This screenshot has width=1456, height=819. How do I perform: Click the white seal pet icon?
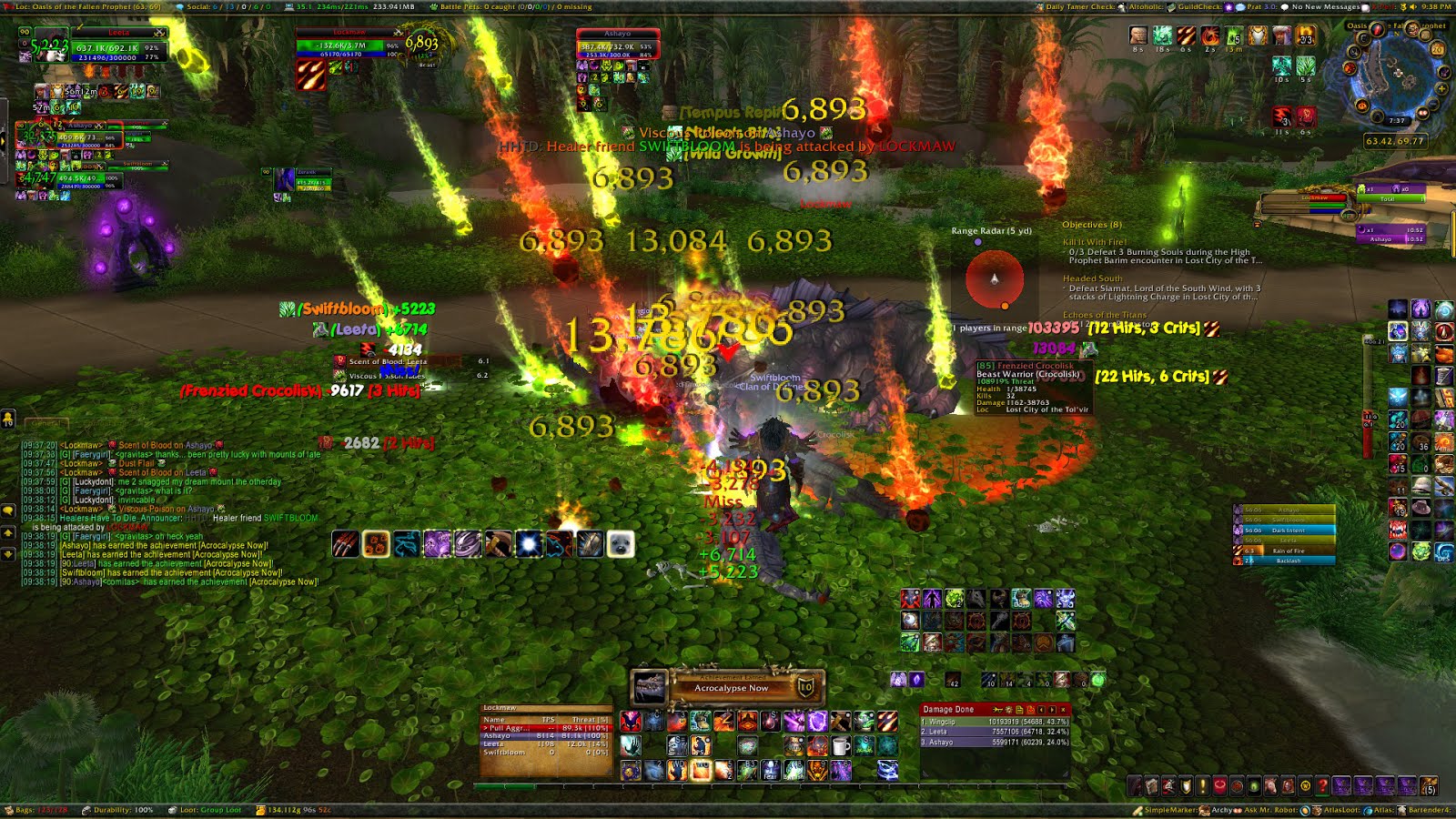click(x=620, y=544)
